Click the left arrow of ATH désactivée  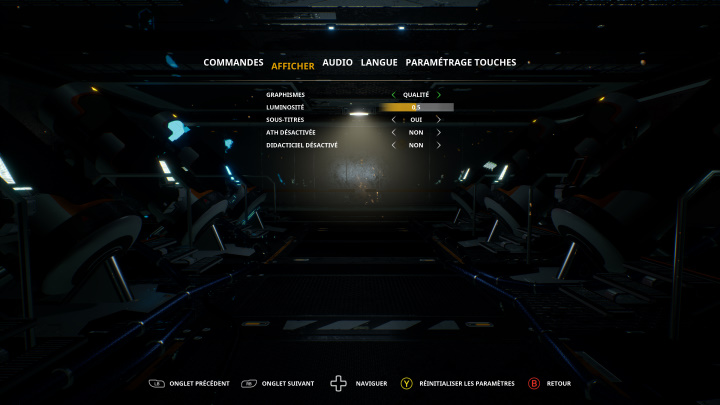[393, 132]
